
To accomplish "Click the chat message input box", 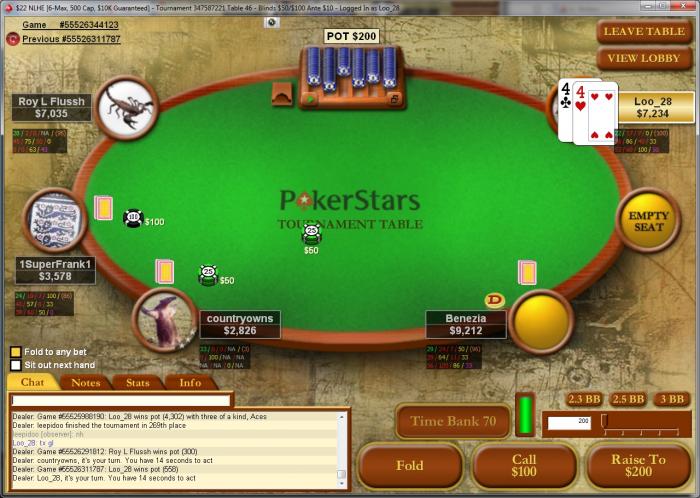I will [120, 400].
